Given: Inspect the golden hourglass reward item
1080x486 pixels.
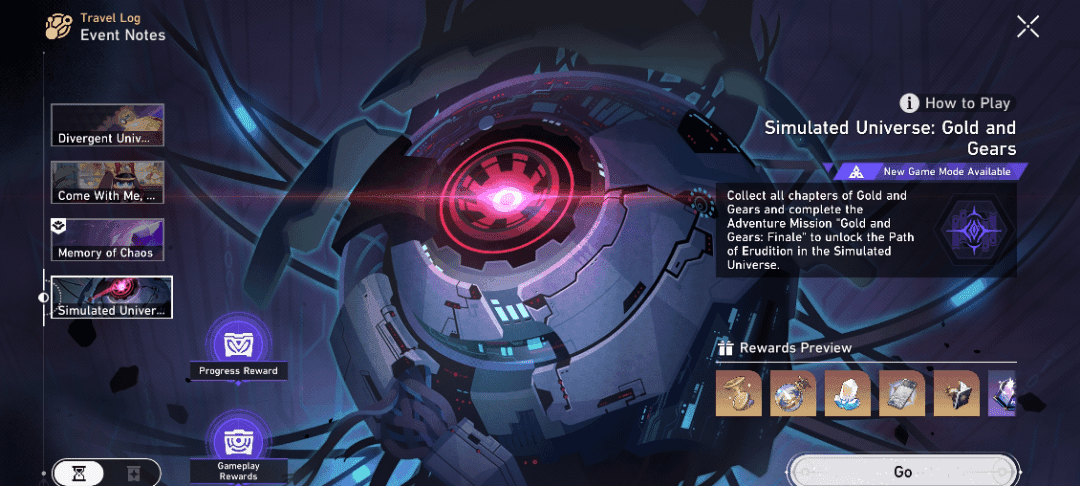Looking at the screenshot, I should (739, 393).
